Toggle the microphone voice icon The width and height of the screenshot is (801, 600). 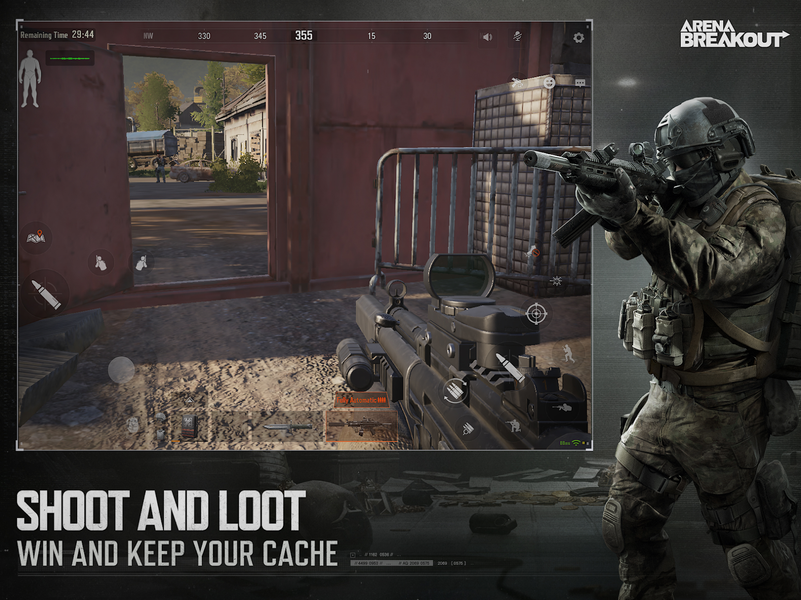coord(518,36)
